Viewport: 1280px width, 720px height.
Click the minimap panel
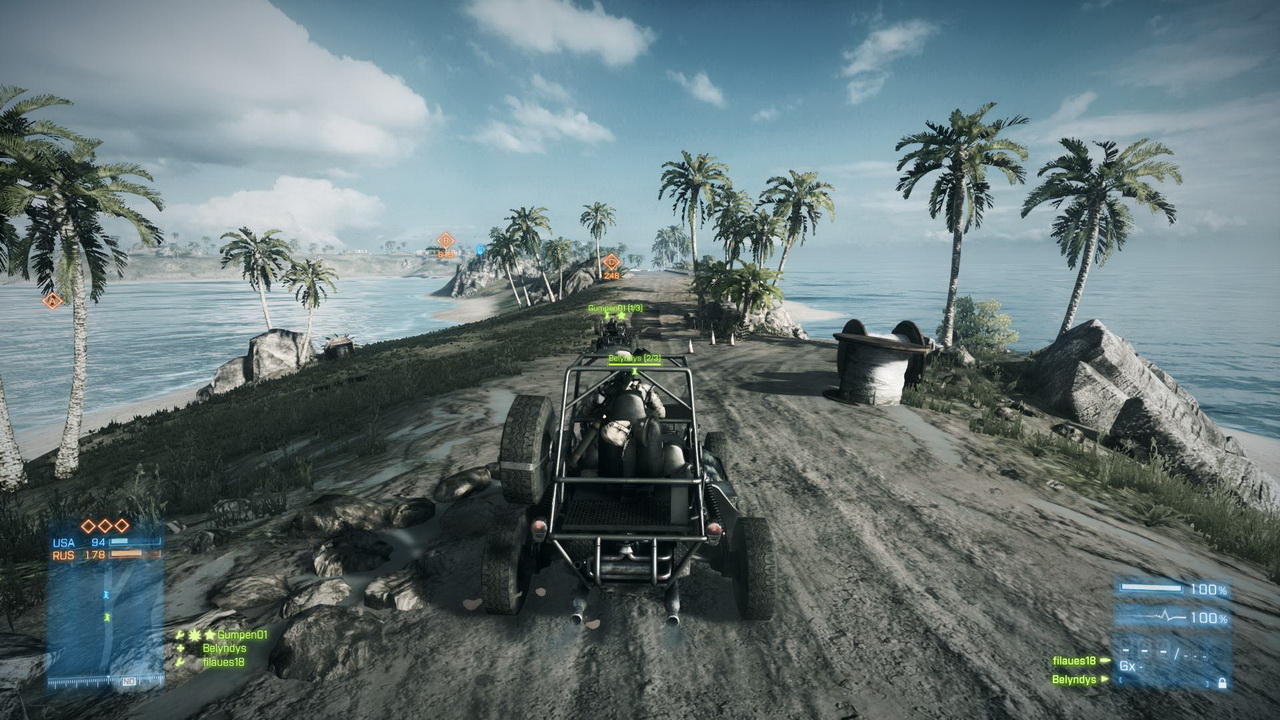[104, 618]
